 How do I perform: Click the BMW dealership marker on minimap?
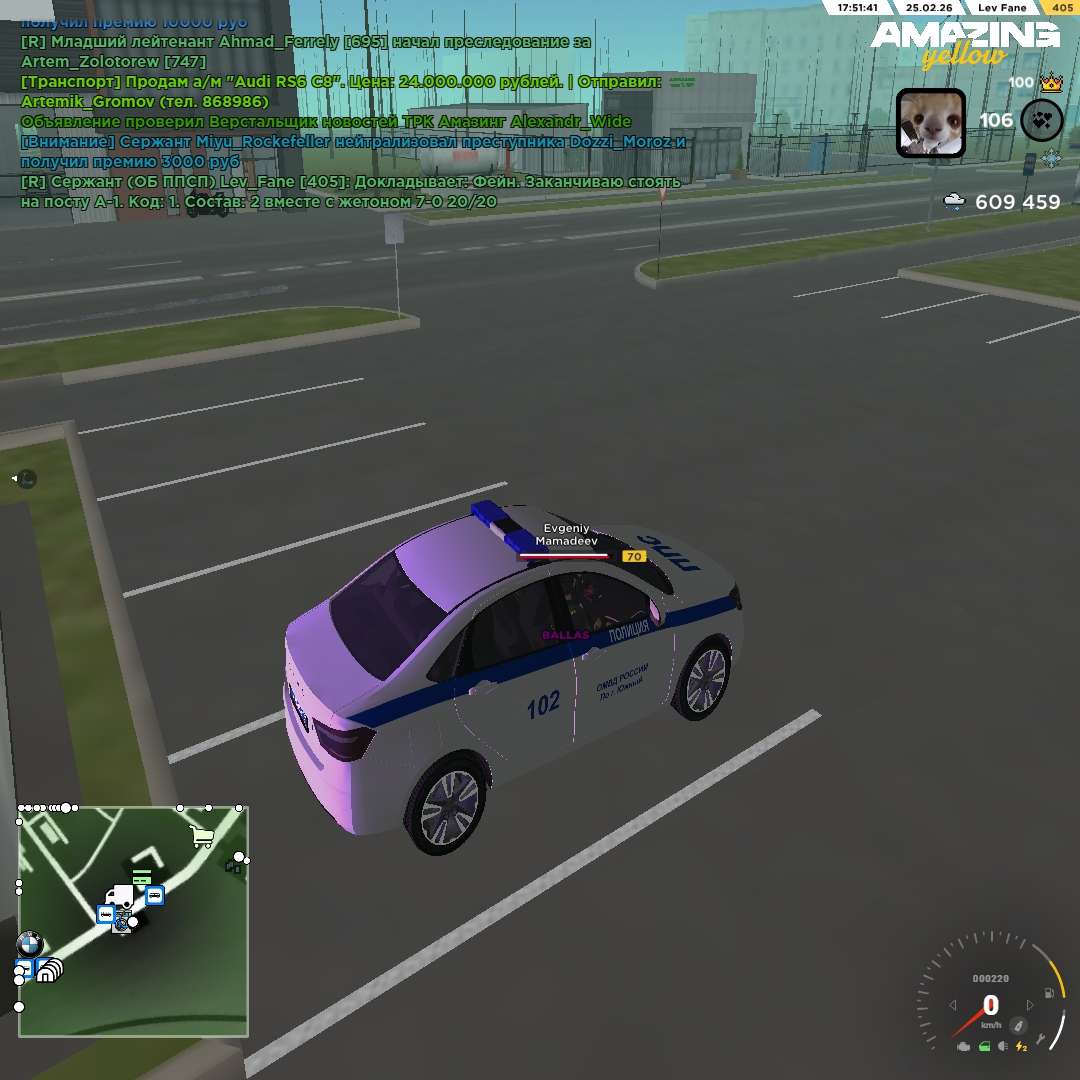point(29,944)
